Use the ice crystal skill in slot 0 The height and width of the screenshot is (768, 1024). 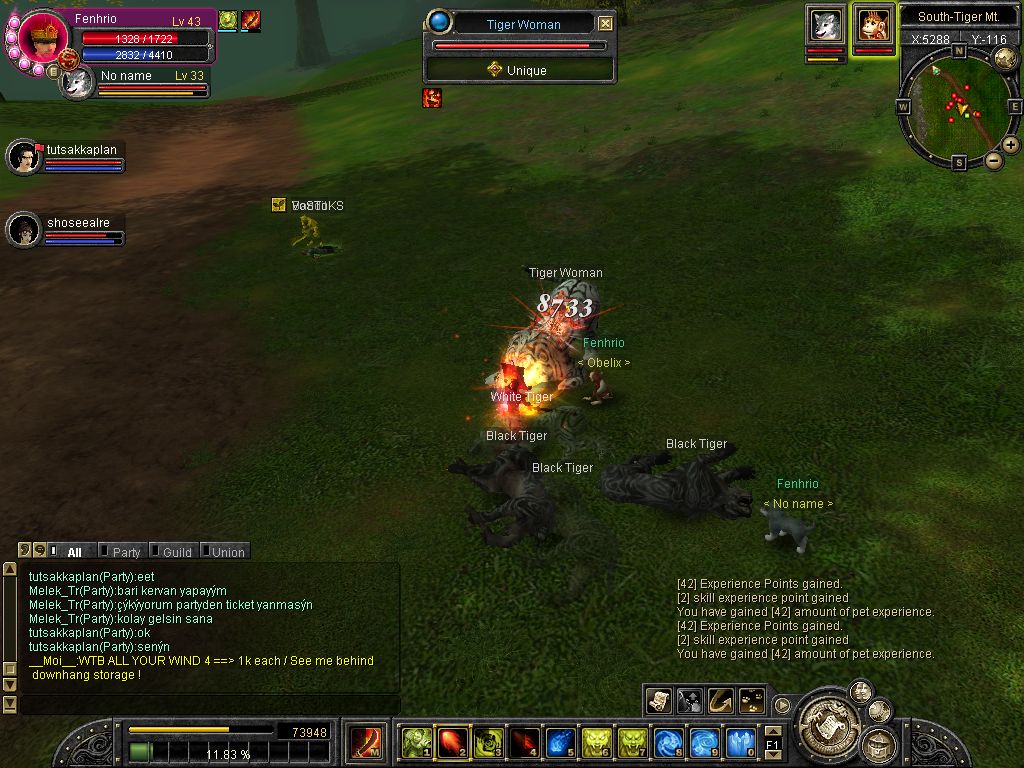click(x=741, y=742)
